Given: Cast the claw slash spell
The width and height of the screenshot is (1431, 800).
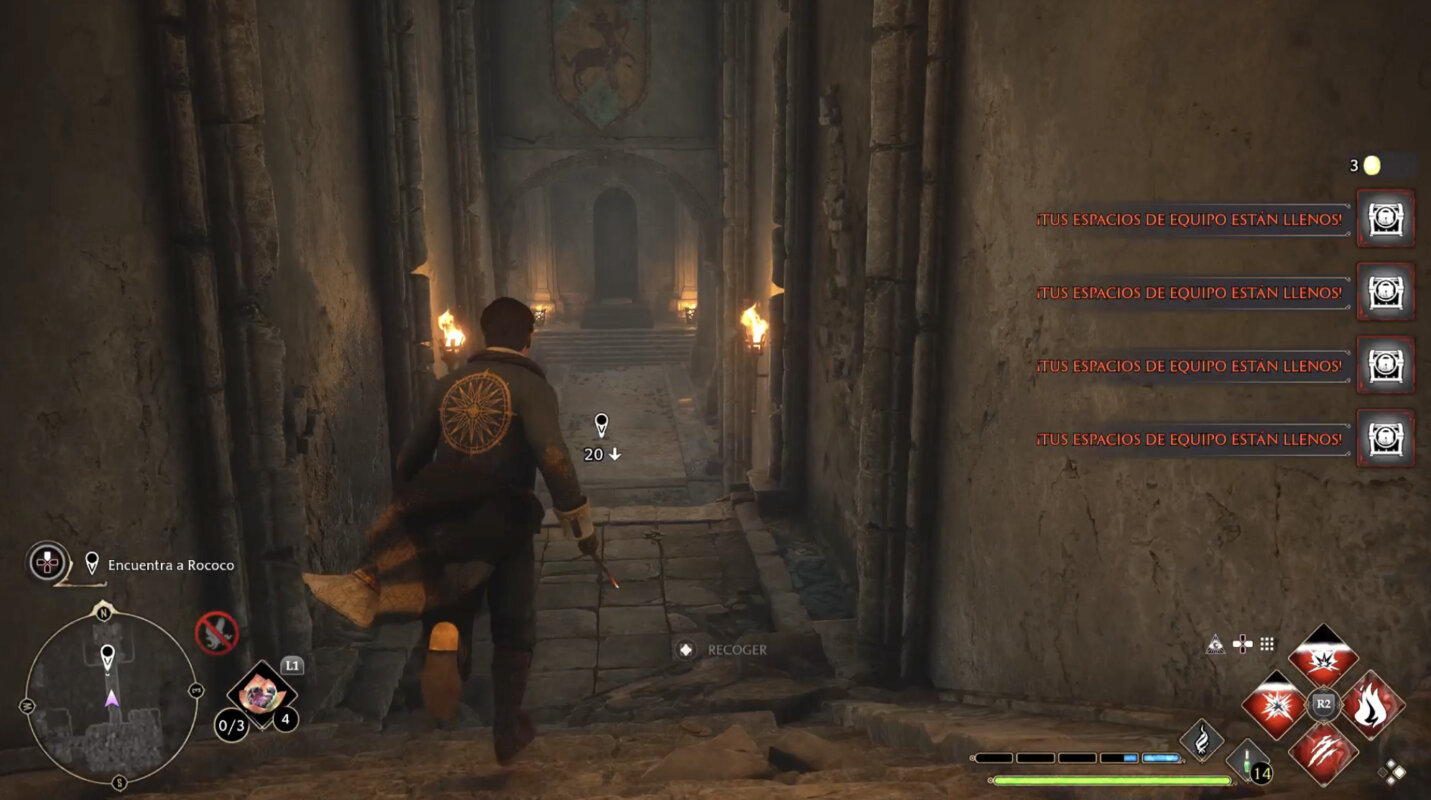Looking at the screenshot, I should (x=1323, y=752).
